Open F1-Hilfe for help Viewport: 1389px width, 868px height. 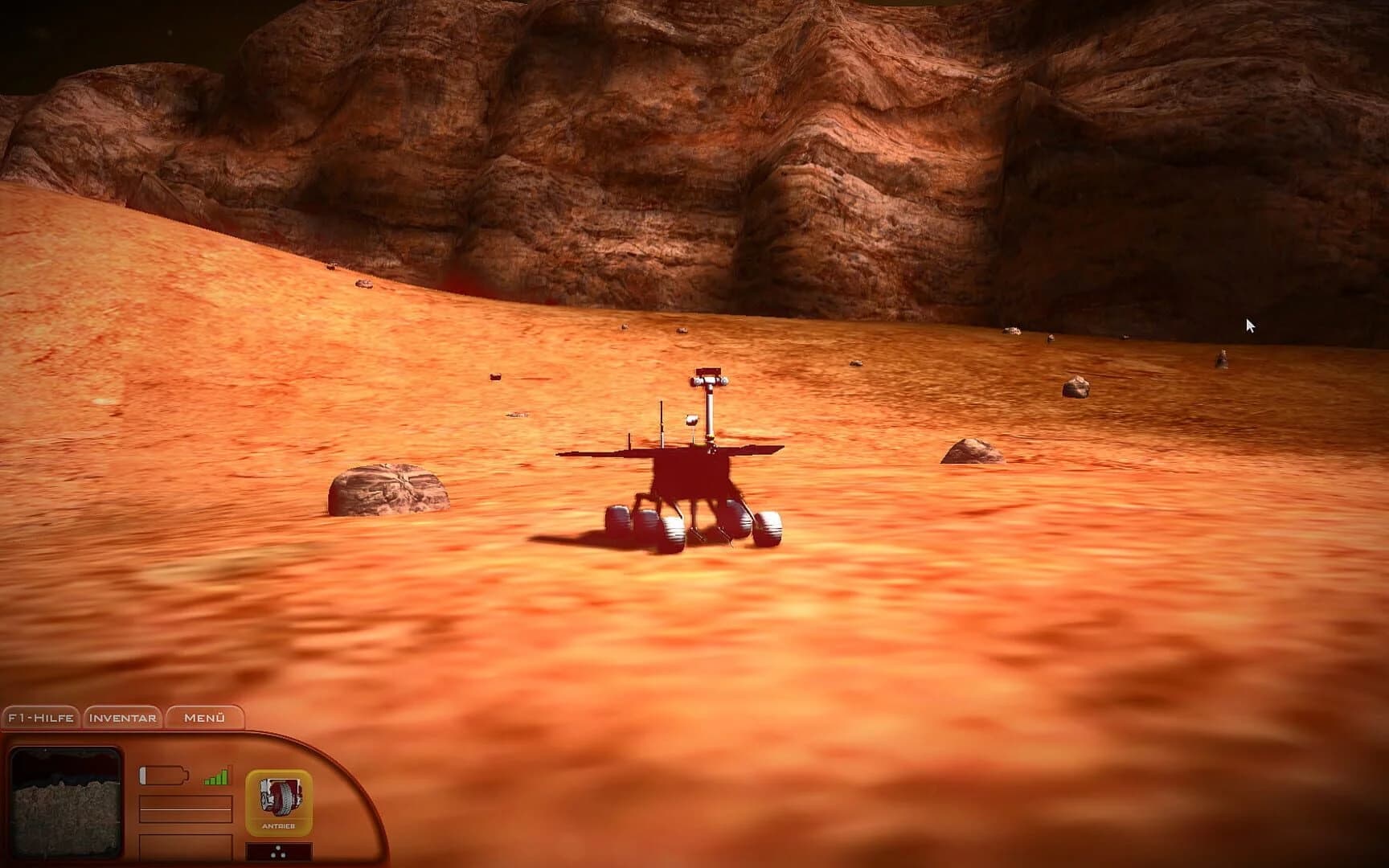(x=41, y=718)
